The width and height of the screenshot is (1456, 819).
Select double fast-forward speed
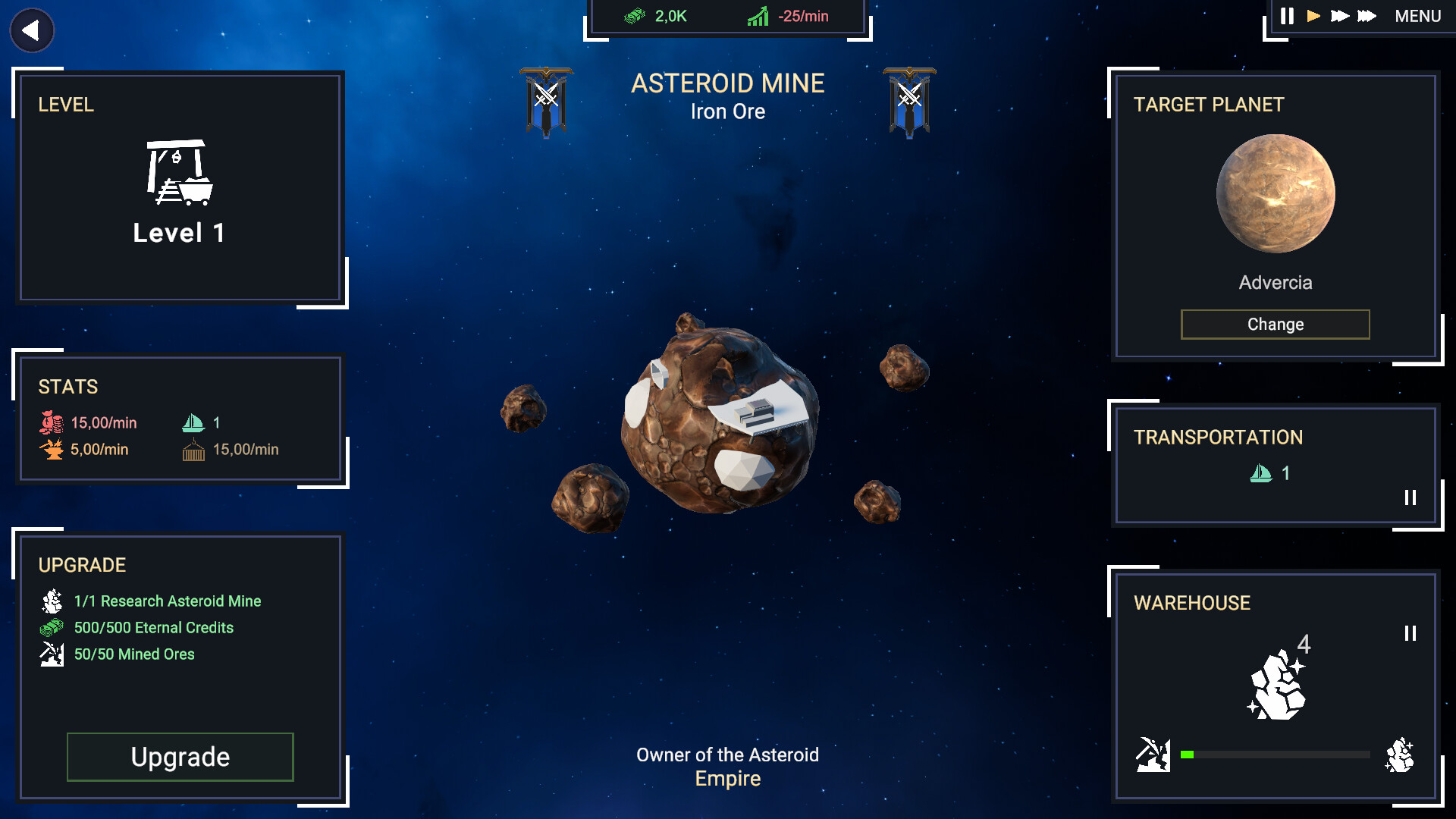tap(1339, 15)
